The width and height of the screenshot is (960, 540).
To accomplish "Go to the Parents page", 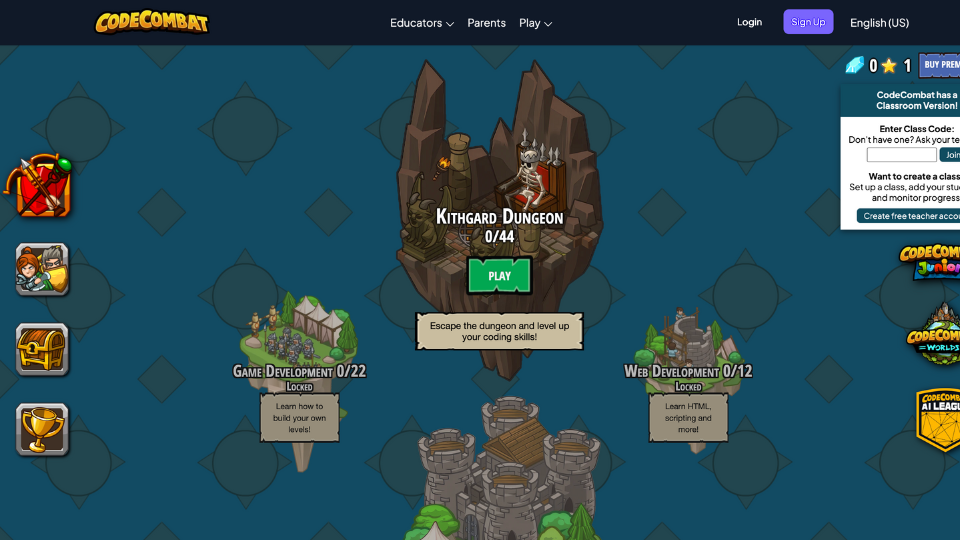I will click(x=487, y=23).
